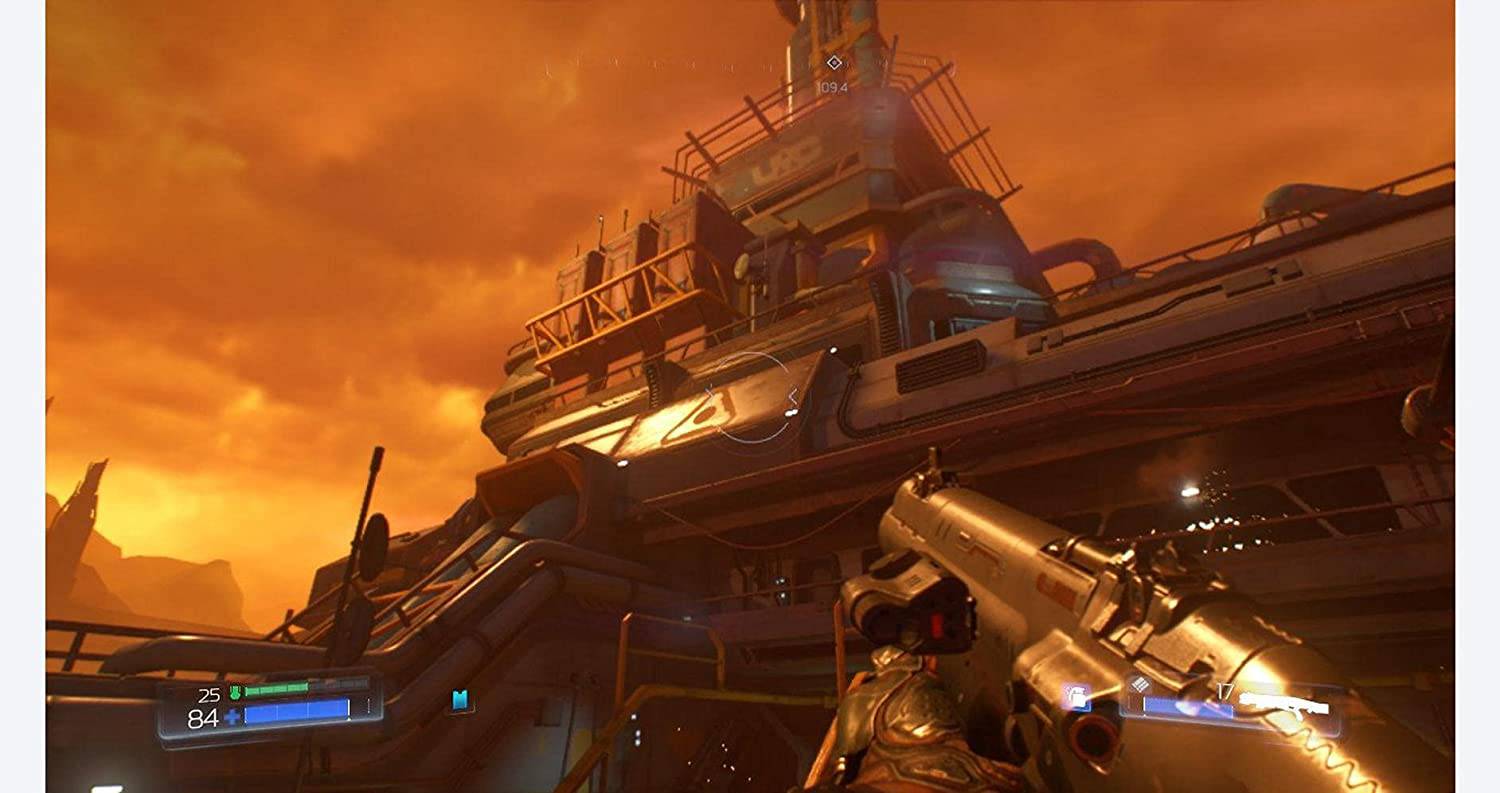
Task: Click the shell ammo-type icon near the counter
Action: pyautogui.click(x=1140, y=684)
